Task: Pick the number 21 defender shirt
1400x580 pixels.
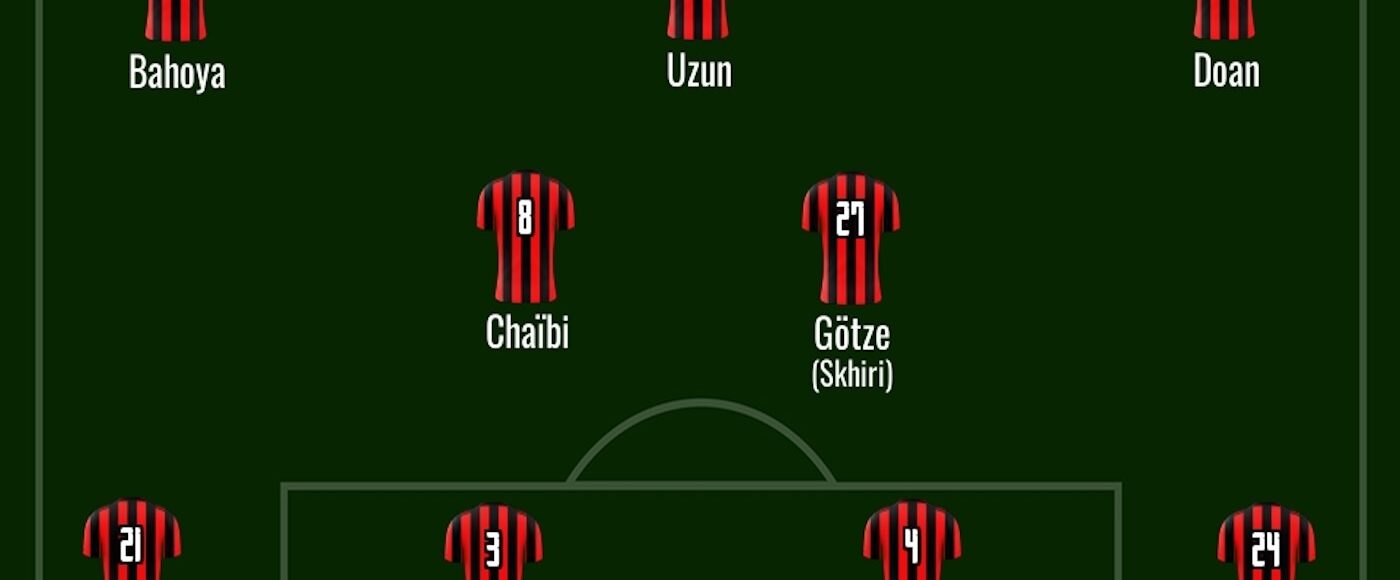Action: (131, 541)
